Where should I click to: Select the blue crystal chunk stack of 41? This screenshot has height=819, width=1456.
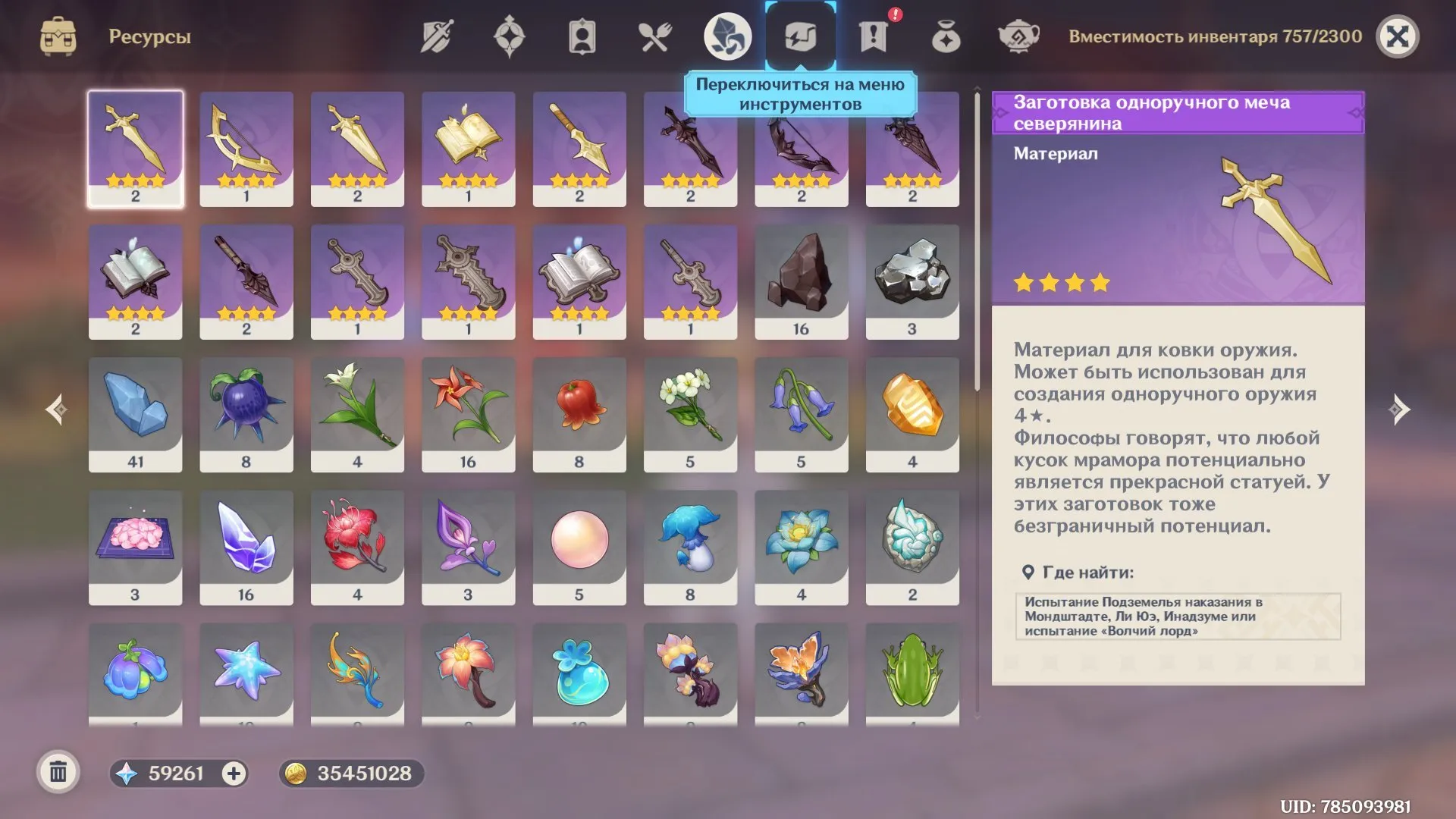[x=135, y=413]
